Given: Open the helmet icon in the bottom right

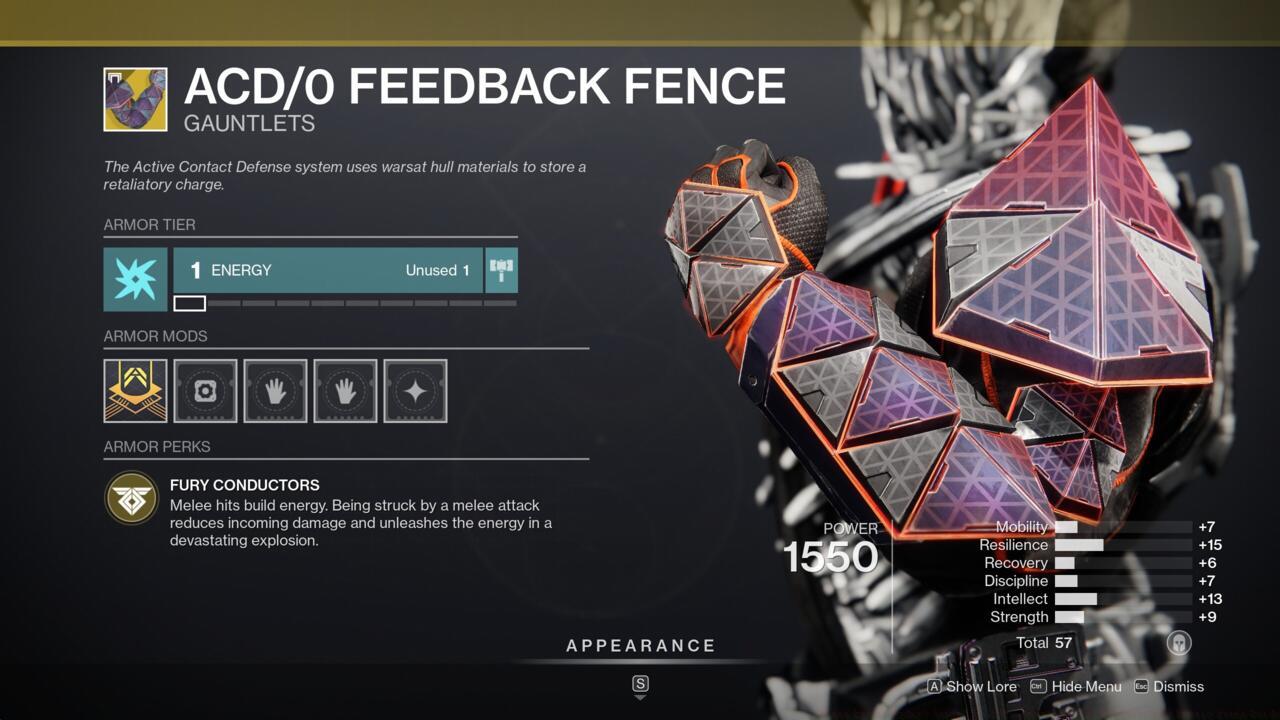Looking at the screenshot, I should pos(1181,645).
